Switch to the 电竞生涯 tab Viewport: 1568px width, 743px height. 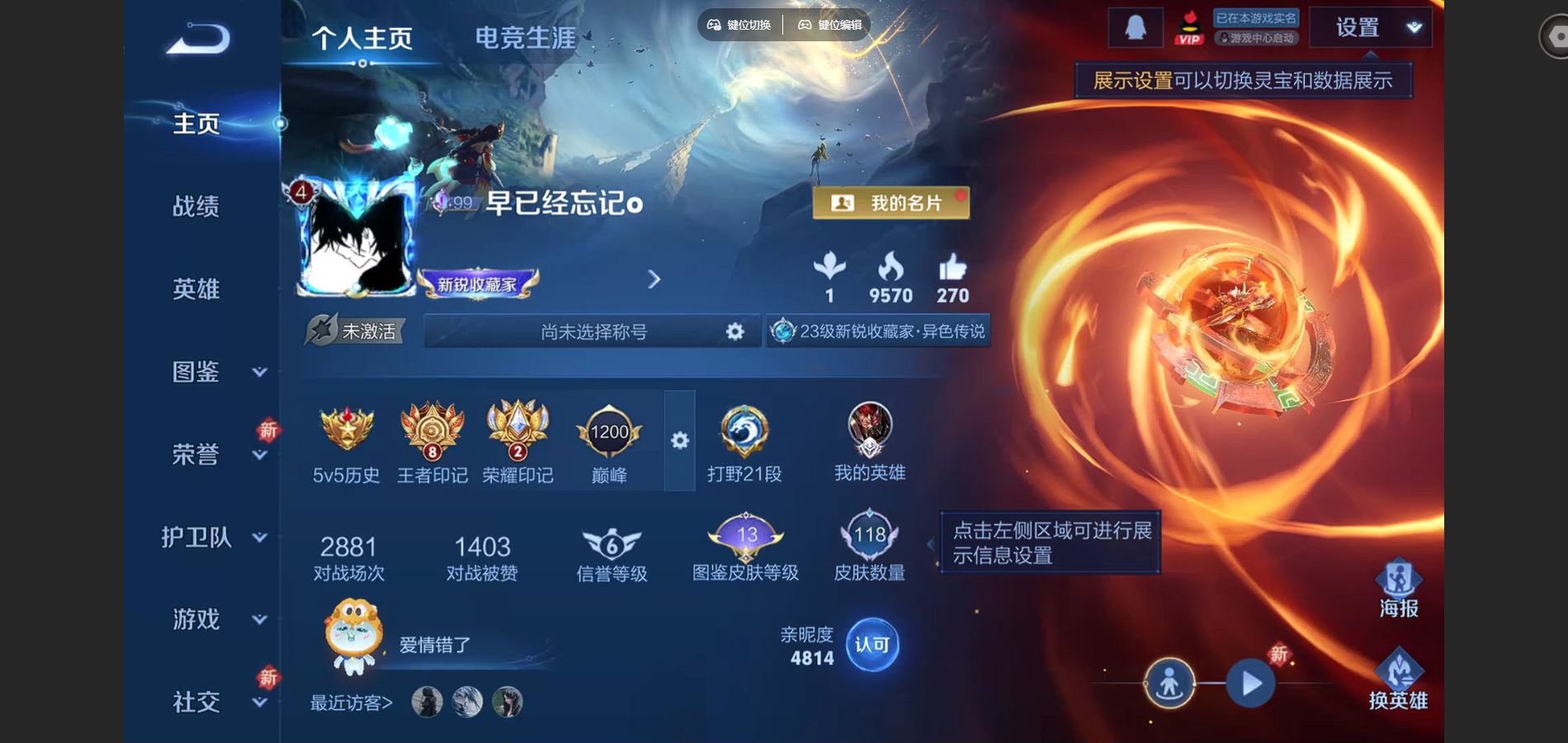pyautogui.click(x=526, y=37)
